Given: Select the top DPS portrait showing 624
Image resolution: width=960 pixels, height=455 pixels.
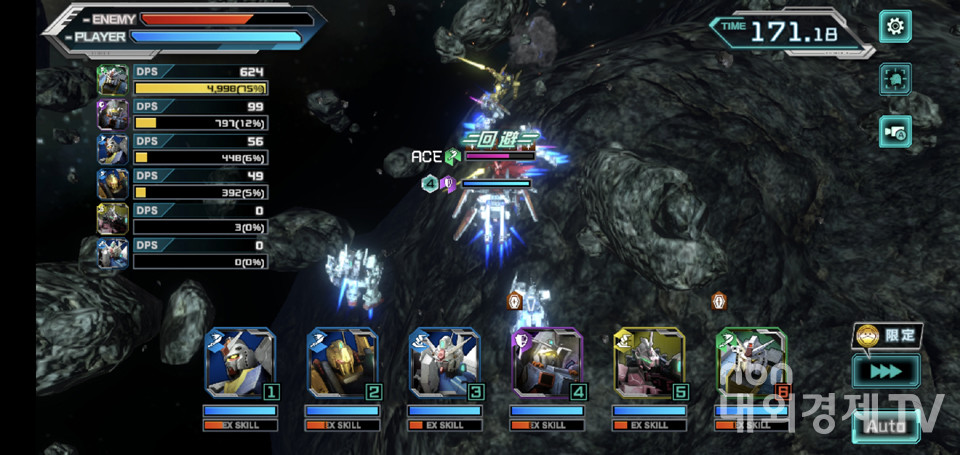Looking at the screenshot, I should coord(112,80).
